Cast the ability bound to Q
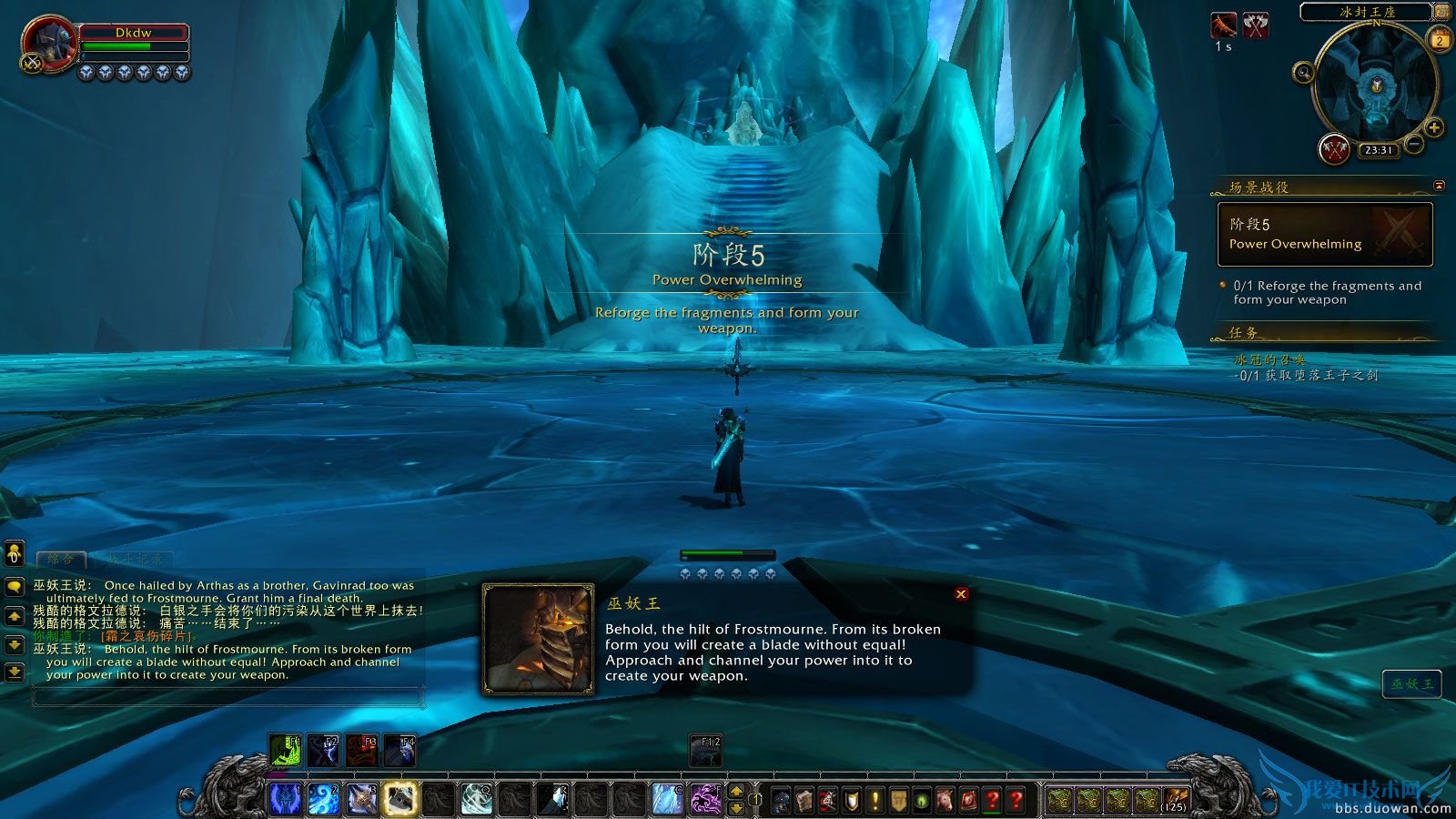 tap(475, 801)
